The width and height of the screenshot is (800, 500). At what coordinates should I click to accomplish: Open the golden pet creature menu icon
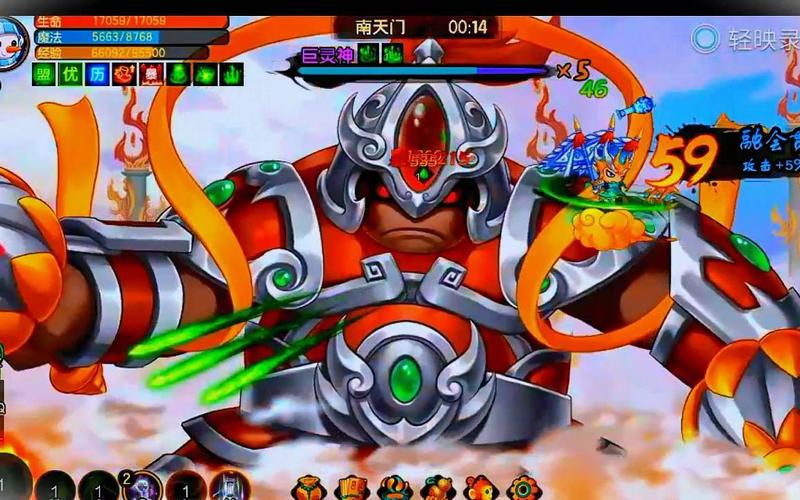point(438,488)
